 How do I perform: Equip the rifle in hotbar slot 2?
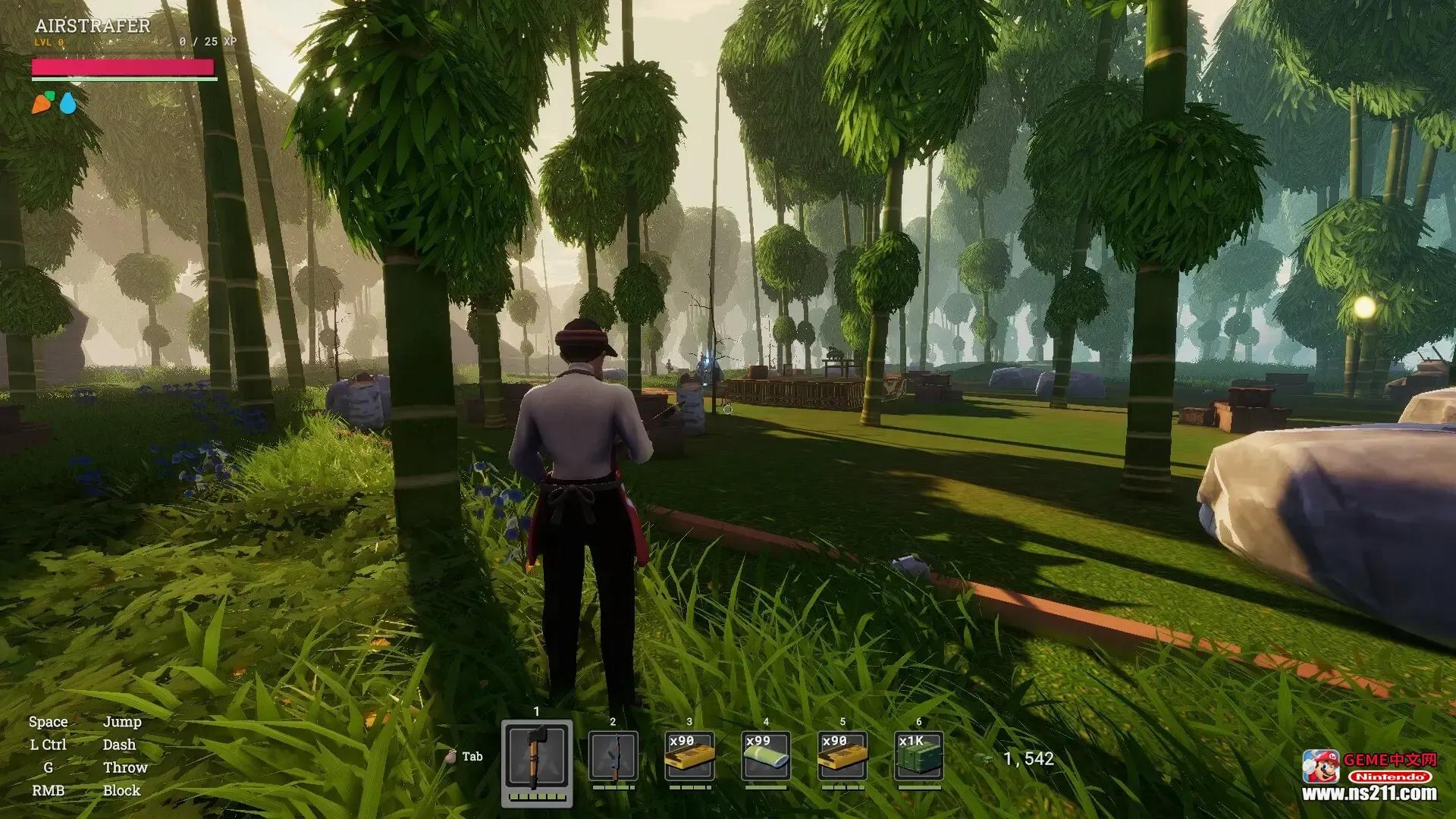point(613,756)
